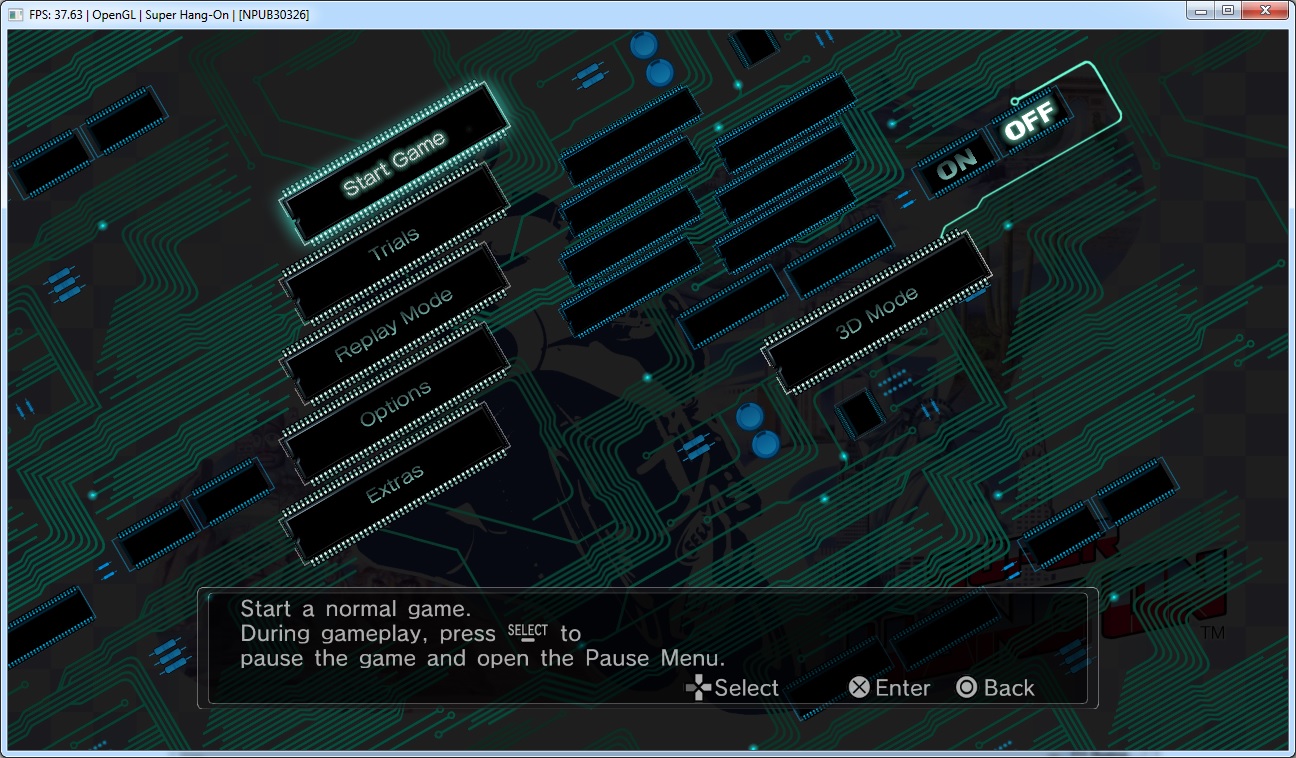1296x758 pixels.
Task: Set 3D Mode to OFF
Action: click(x=1029, y=122)
